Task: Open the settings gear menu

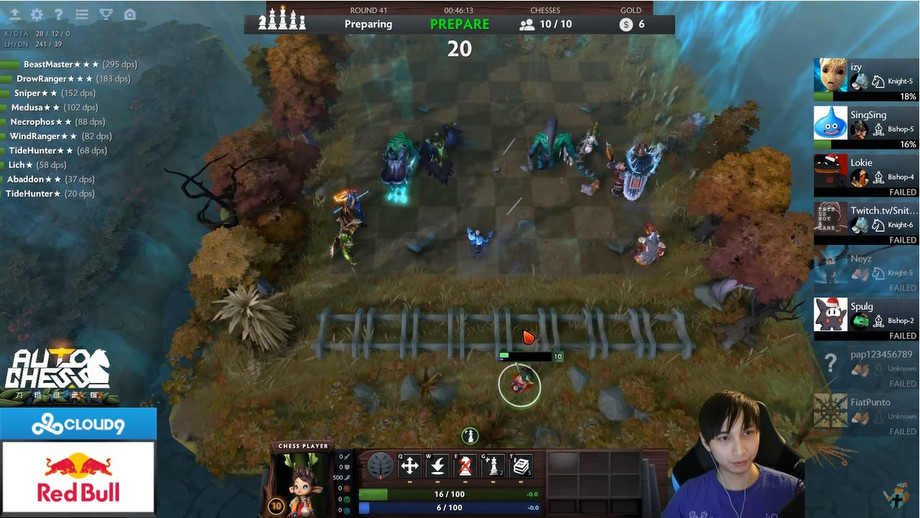Action: (37, 15)
